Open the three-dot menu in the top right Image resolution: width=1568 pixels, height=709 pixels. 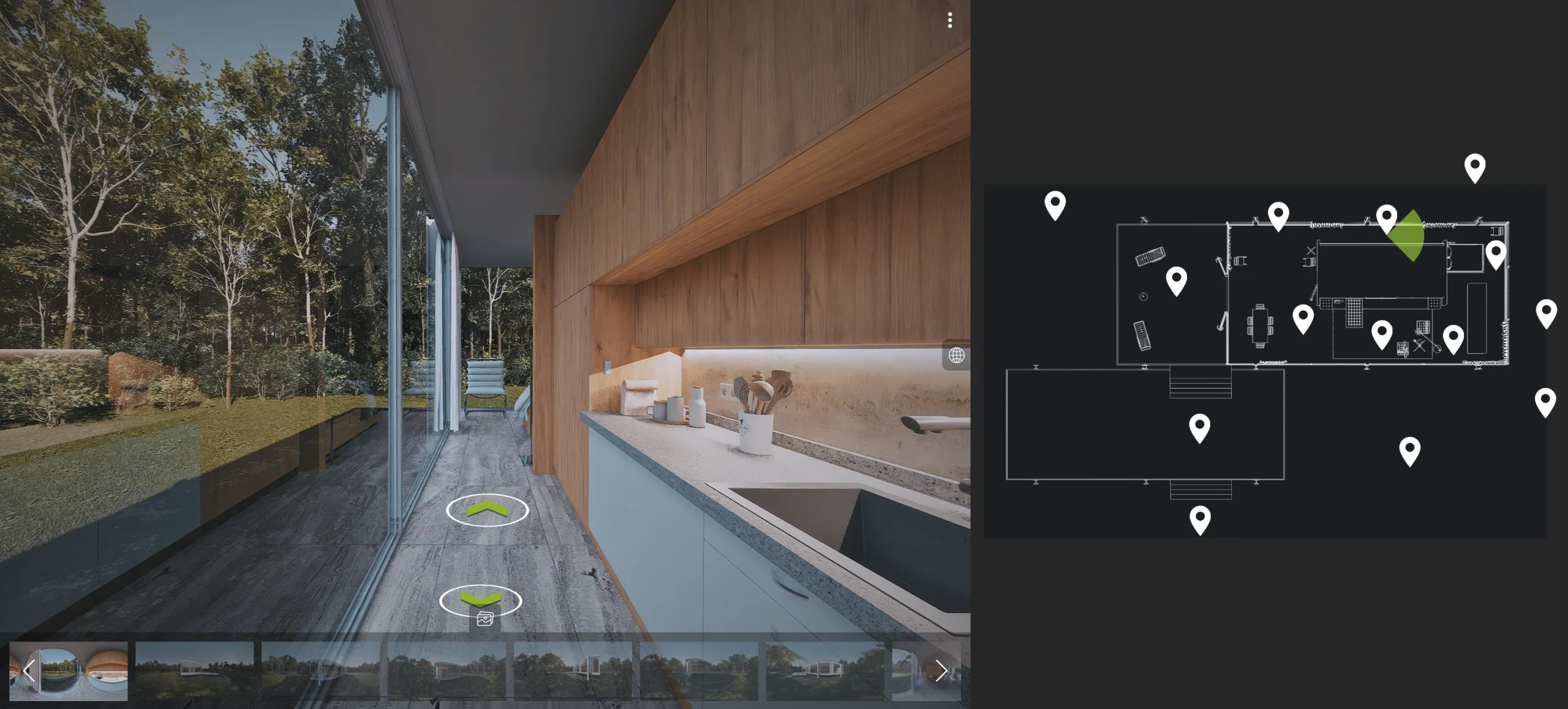950,21
